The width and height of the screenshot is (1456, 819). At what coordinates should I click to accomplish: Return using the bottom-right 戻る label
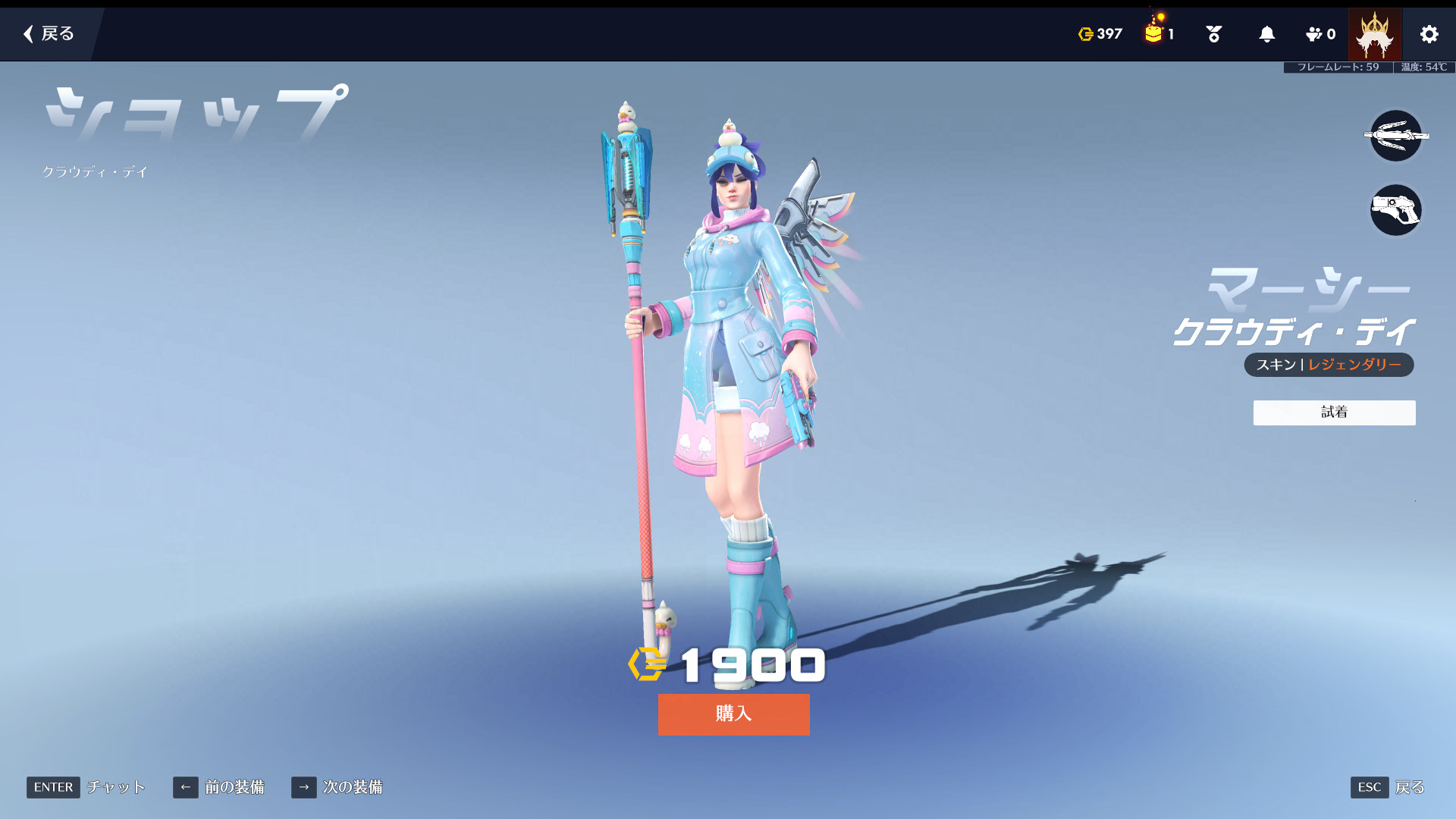click(x=1410, y=787)
